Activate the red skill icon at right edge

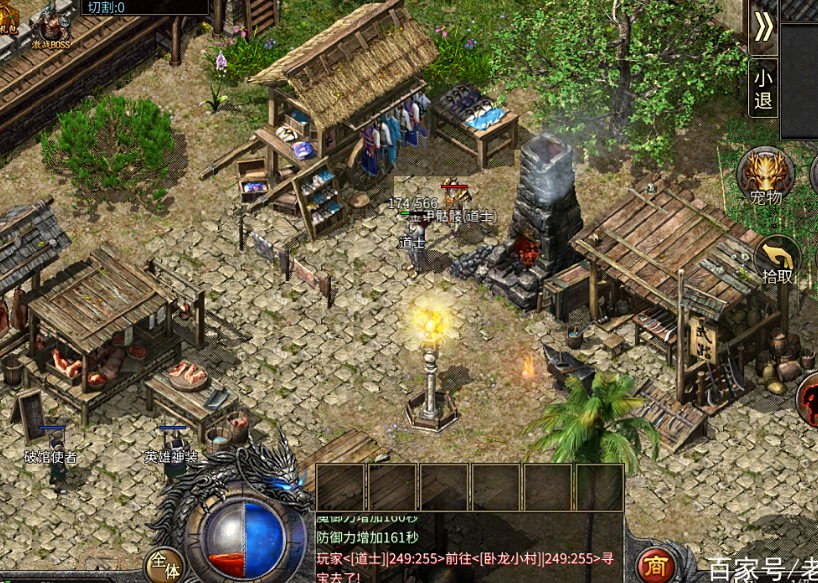tap(809, 398)
